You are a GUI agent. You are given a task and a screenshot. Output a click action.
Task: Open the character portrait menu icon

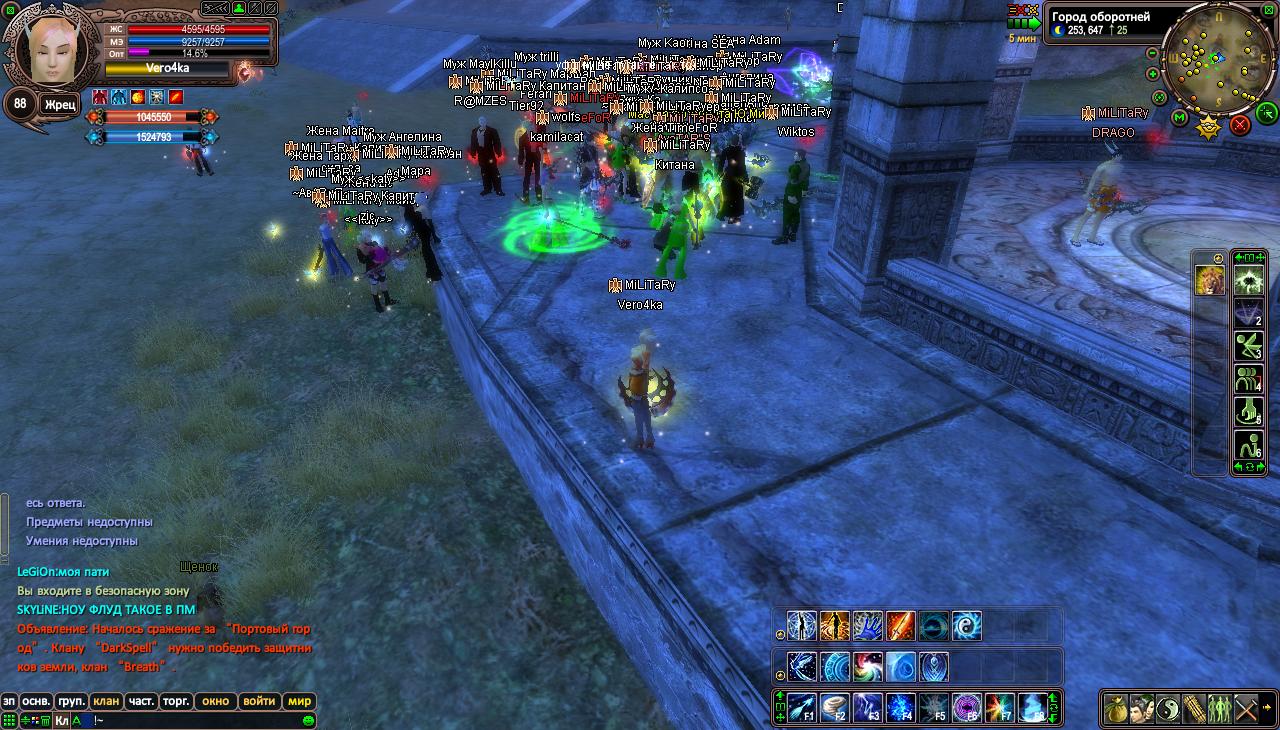[1142, 708]
